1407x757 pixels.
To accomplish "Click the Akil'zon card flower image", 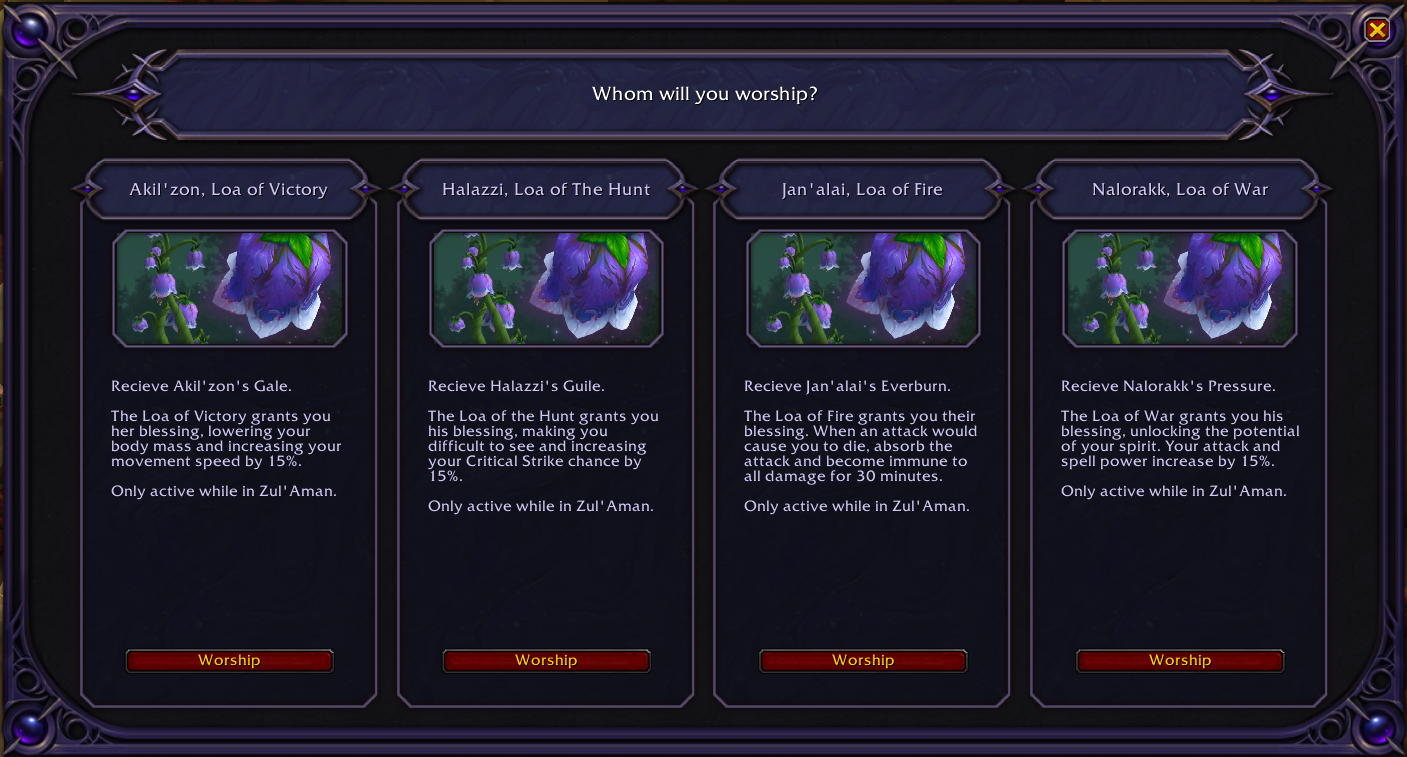I will coord(230,288).
